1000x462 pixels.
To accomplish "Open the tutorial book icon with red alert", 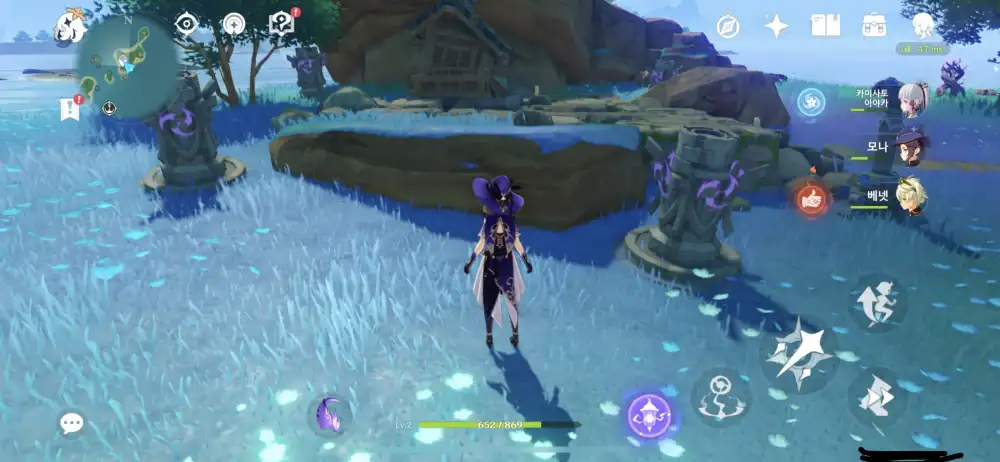I will 282,24.
